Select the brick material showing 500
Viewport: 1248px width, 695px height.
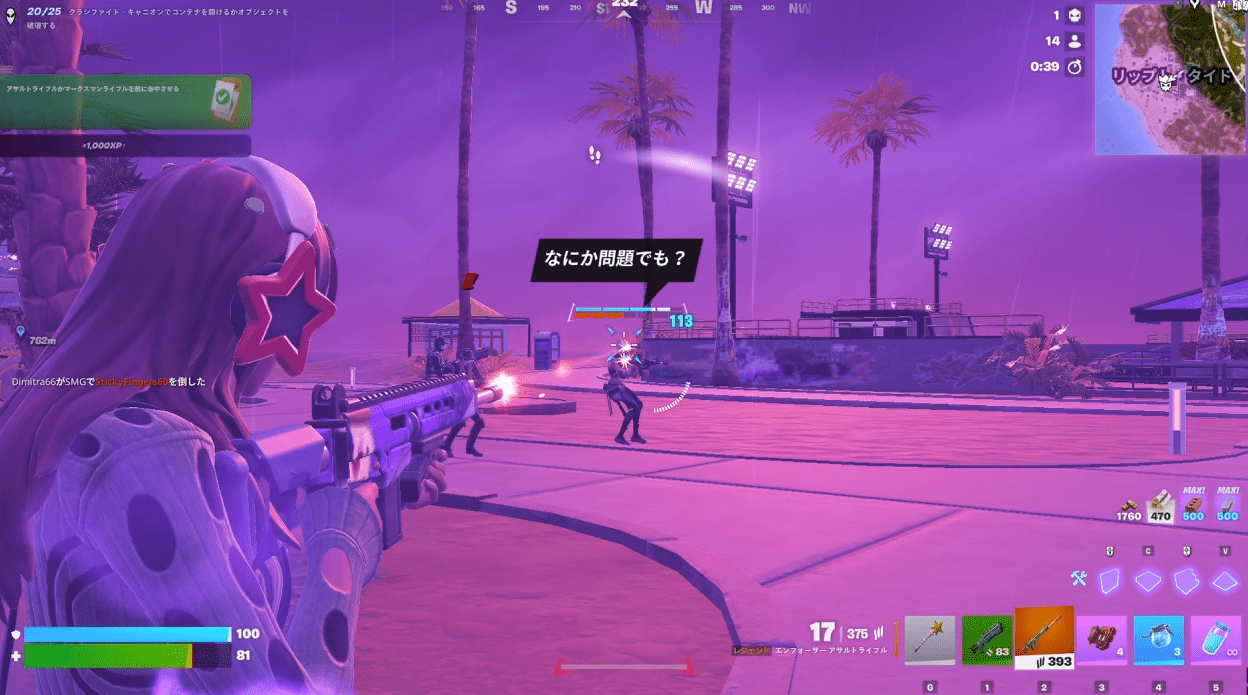pyautogui.click(x=1193, y=505)
